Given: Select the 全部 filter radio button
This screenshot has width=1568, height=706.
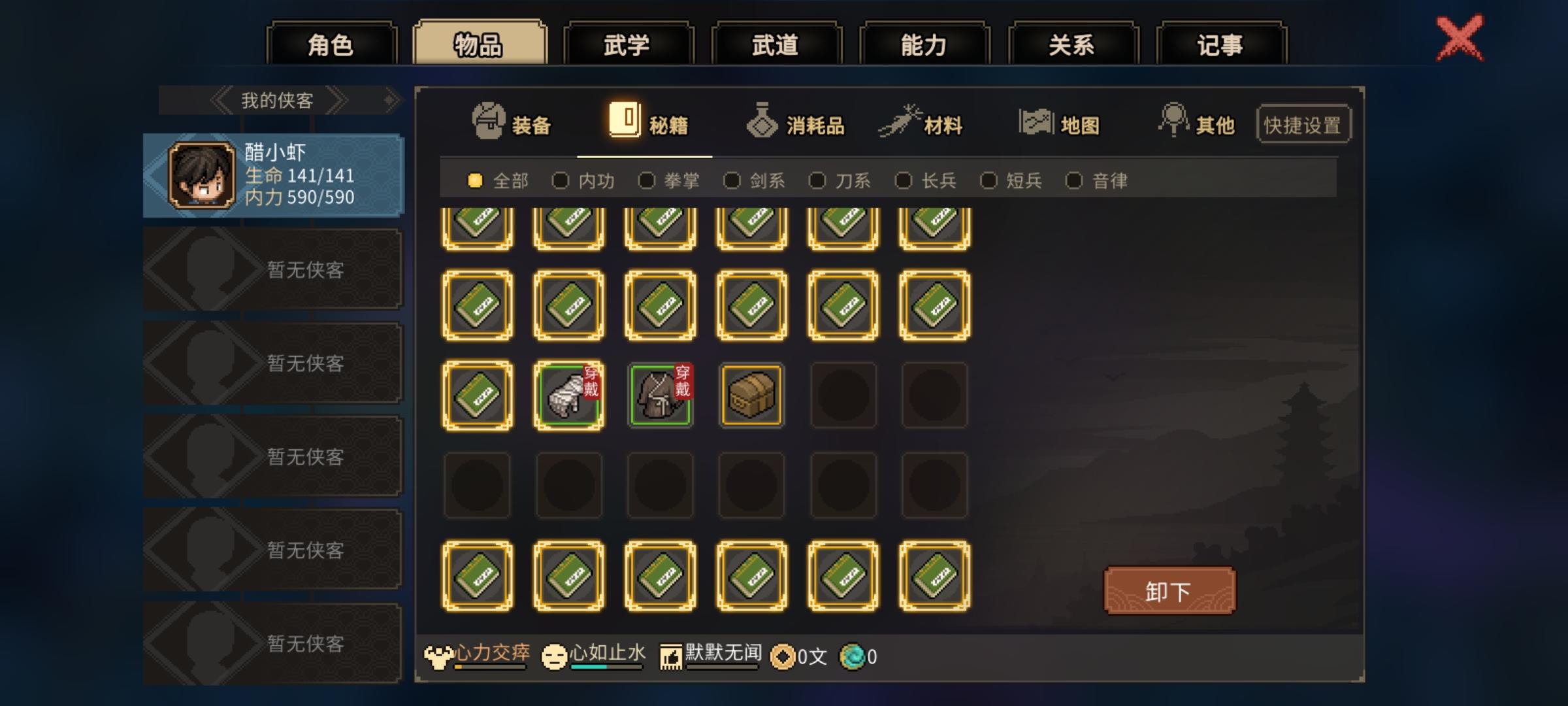Looking at the screenshot, I should click(x=475, y=181).
